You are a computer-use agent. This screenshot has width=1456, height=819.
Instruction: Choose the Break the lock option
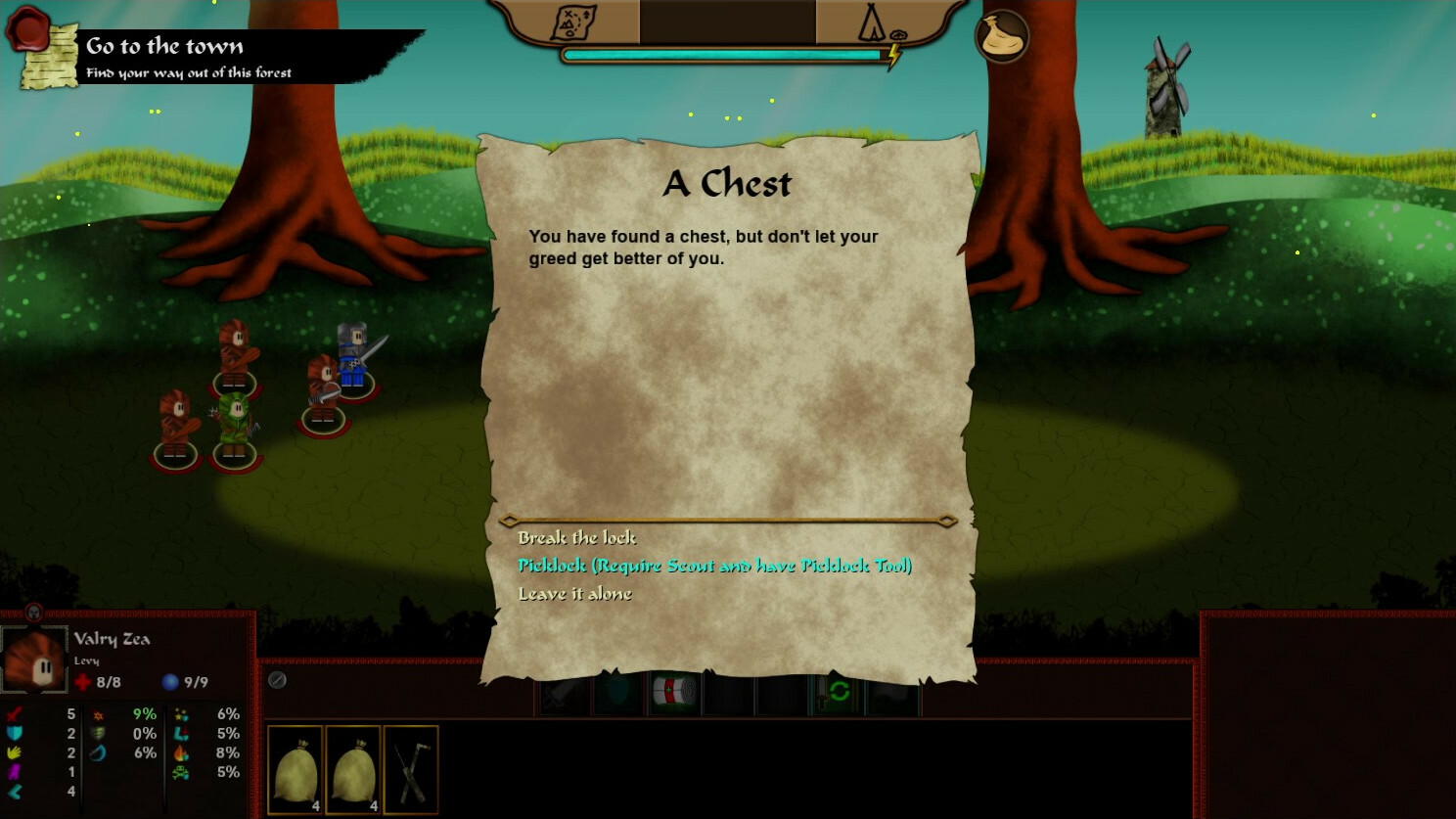click(576, 537)
